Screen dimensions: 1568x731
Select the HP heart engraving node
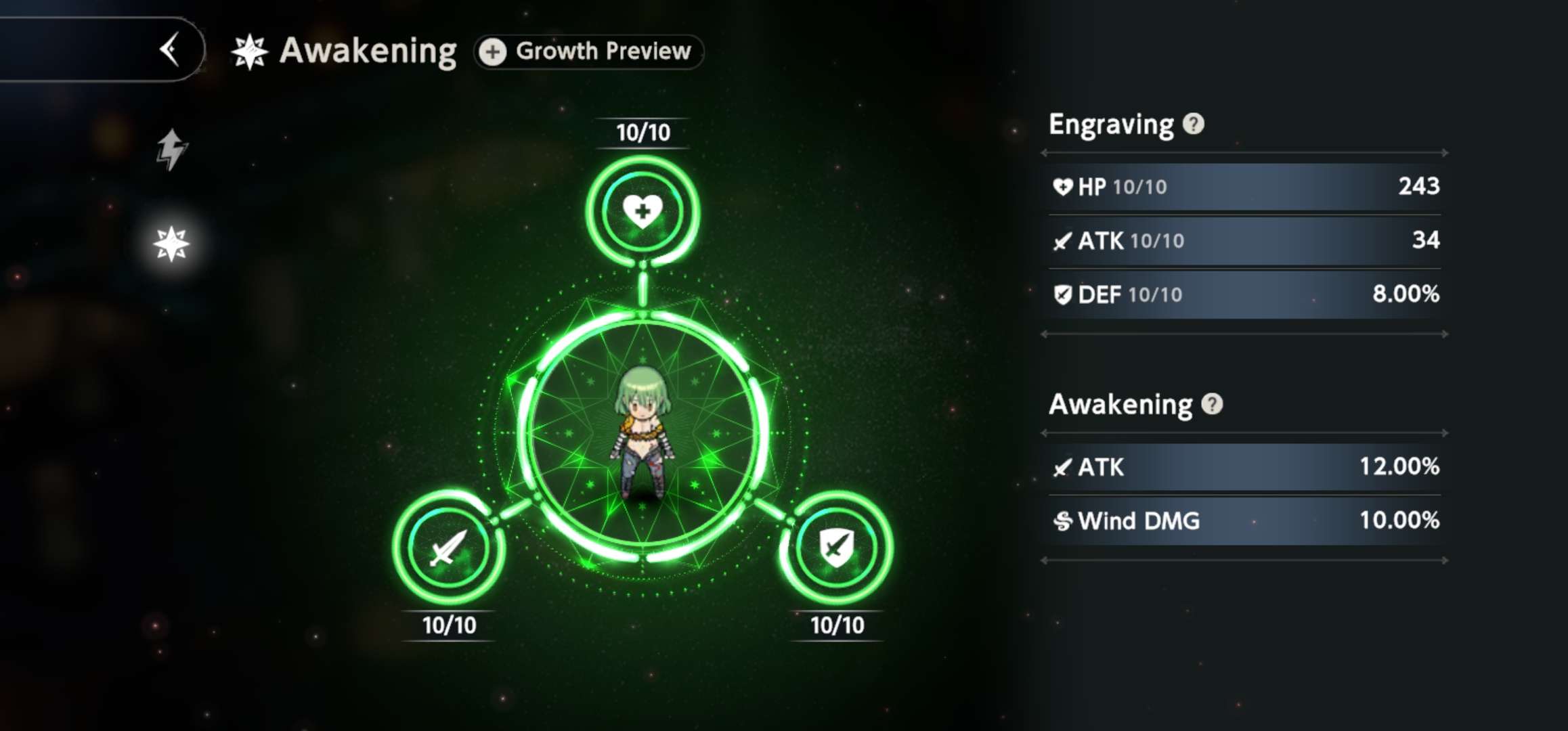643,211
